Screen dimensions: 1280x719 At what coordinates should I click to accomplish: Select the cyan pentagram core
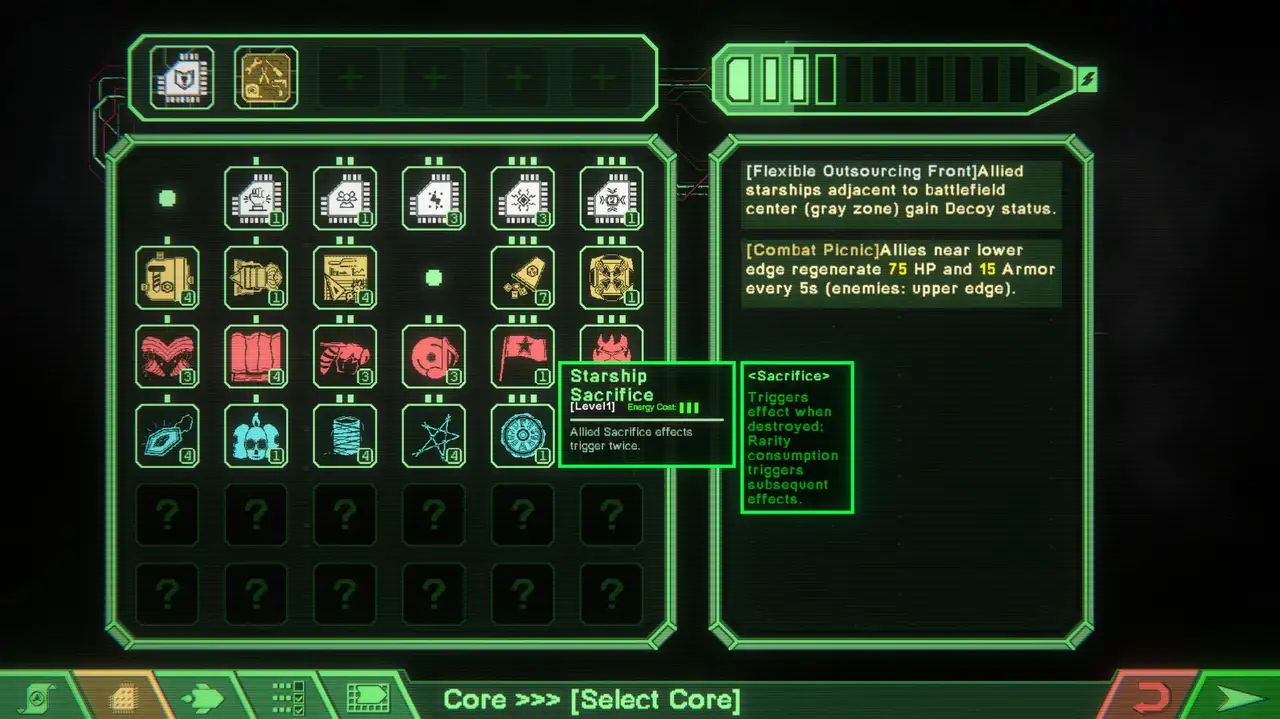[x=434, y=435]
